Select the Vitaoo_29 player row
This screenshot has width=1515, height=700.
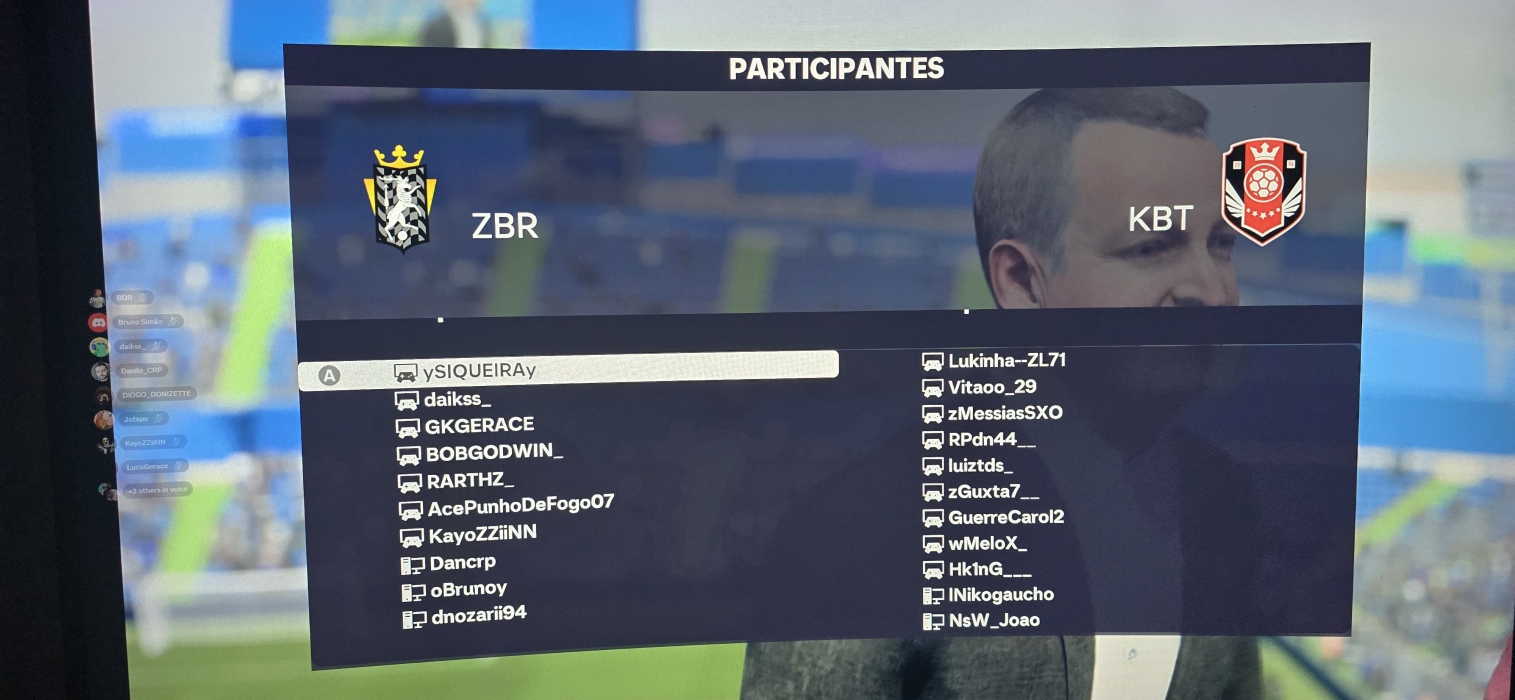[992, 387]
